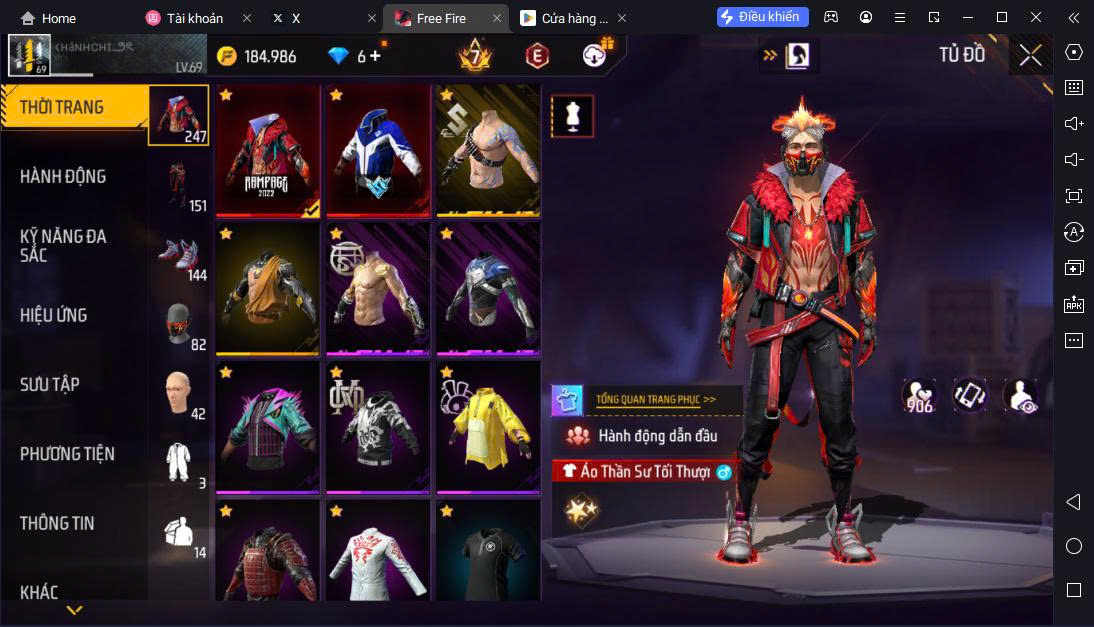1094x627 pixels.
Task: Open the heart likes icon showing 906
Action: click(919, 396)
